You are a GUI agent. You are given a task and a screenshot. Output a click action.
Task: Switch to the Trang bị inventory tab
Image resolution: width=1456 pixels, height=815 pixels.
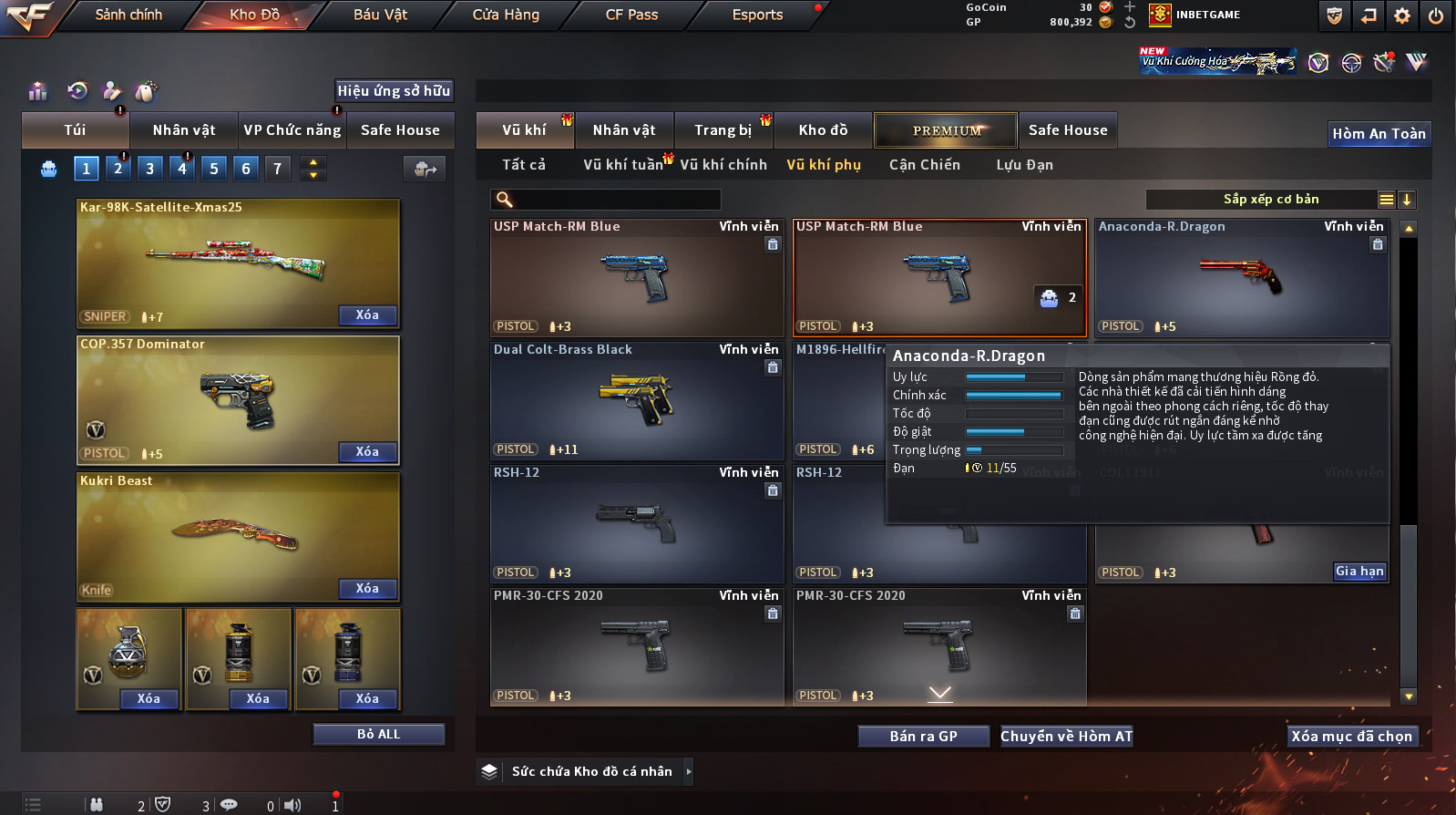pyautogui.click(x=723, y=130)
